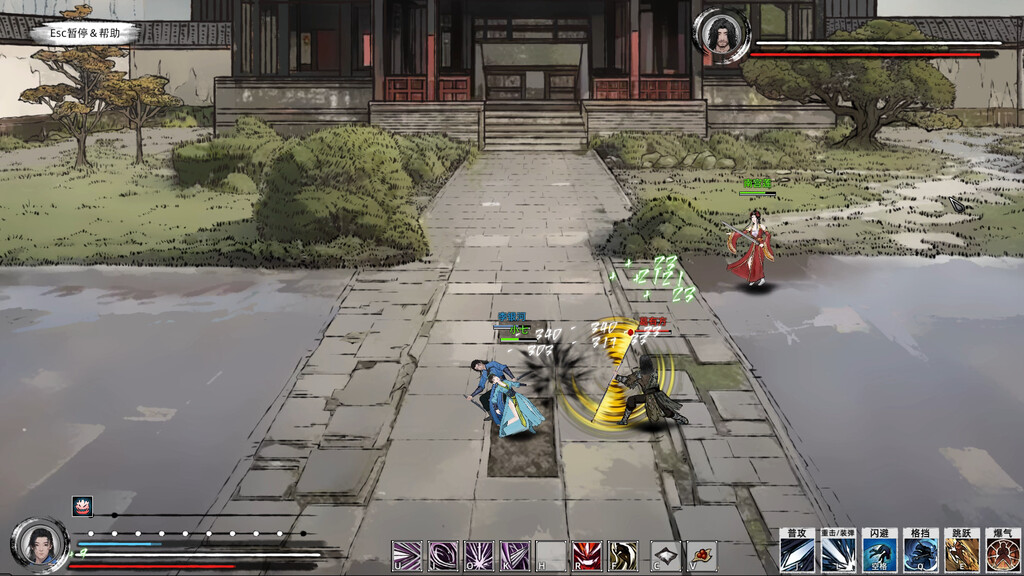Activate the purple skill on U
The width and height of the screenshot is (1024, 576).
407,555
